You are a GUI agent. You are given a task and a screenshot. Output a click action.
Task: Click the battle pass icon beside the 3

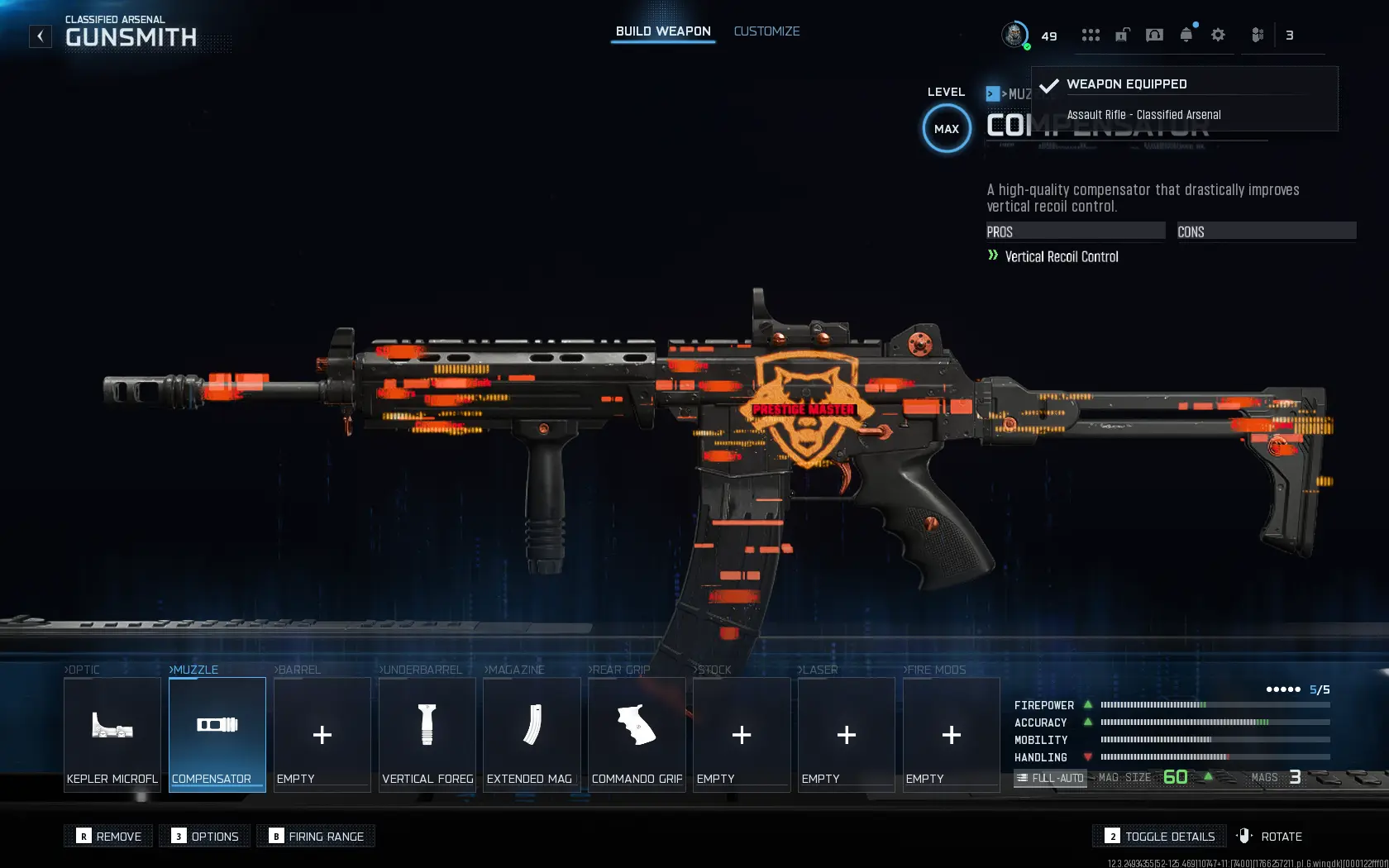coord(1257,35)
